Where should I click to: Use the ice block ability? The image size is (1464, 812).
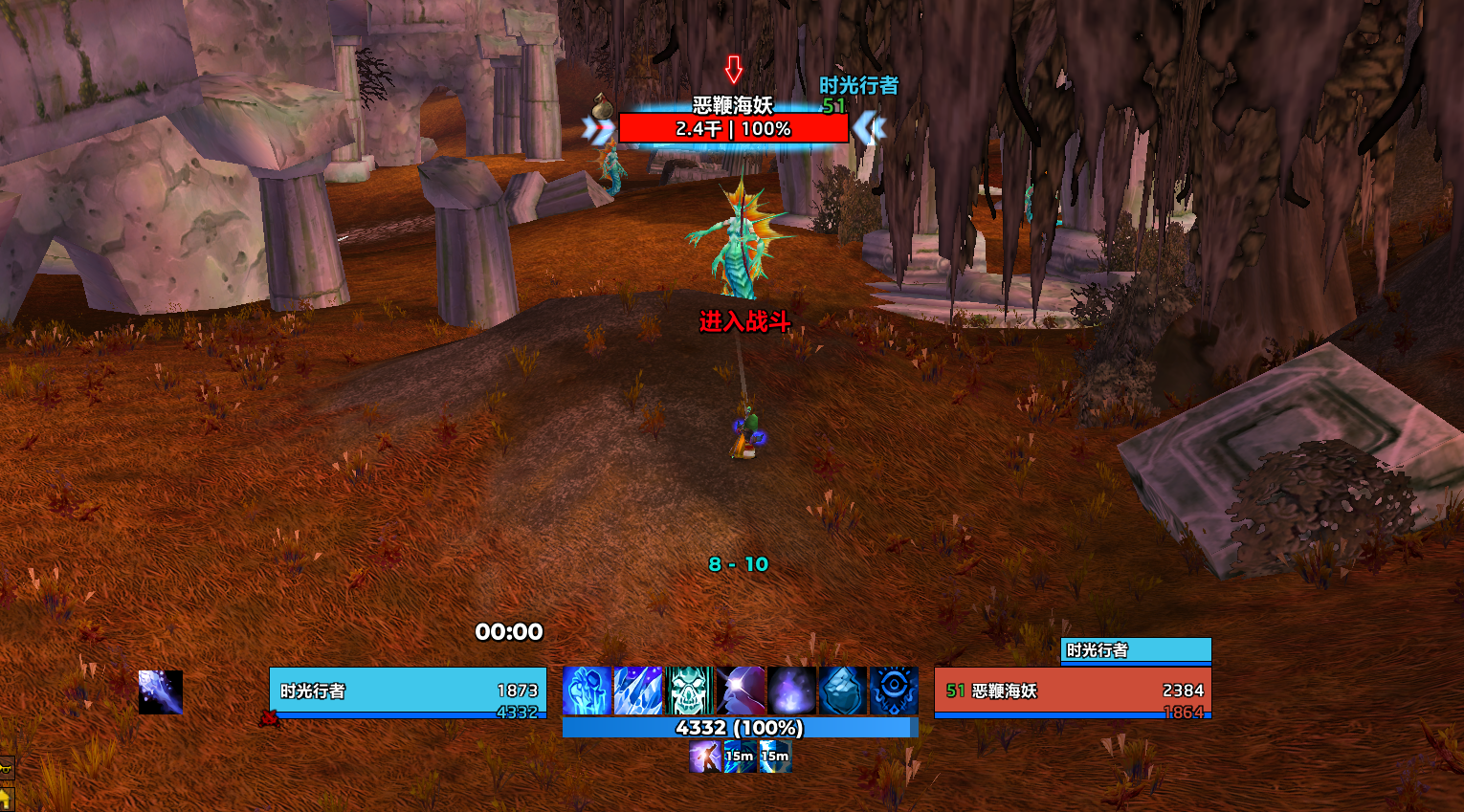point(843,691)
